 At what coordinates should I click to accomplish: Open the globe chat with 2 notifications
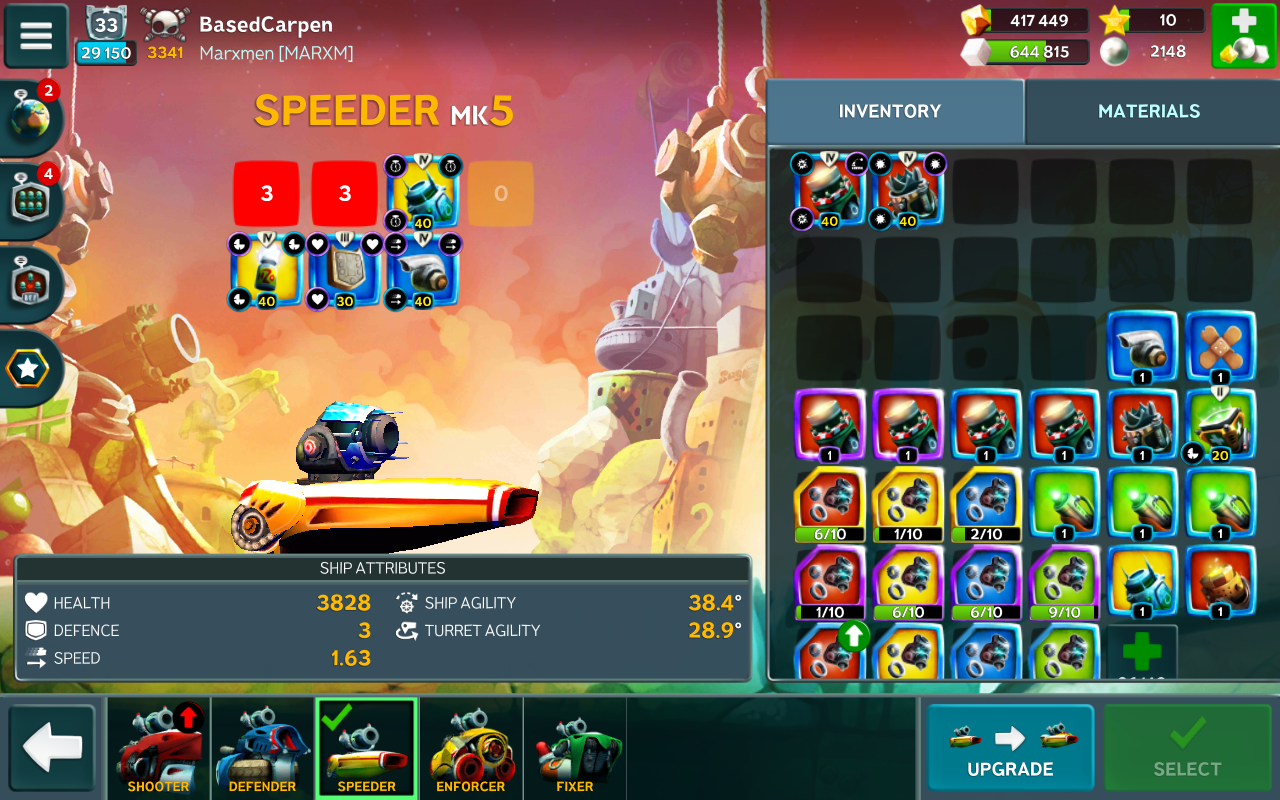pos(30,119)
